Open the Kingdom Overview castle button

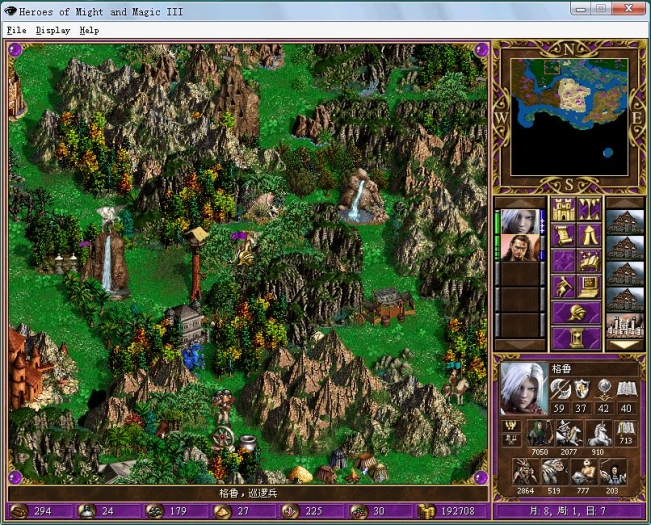coord(562,210)
